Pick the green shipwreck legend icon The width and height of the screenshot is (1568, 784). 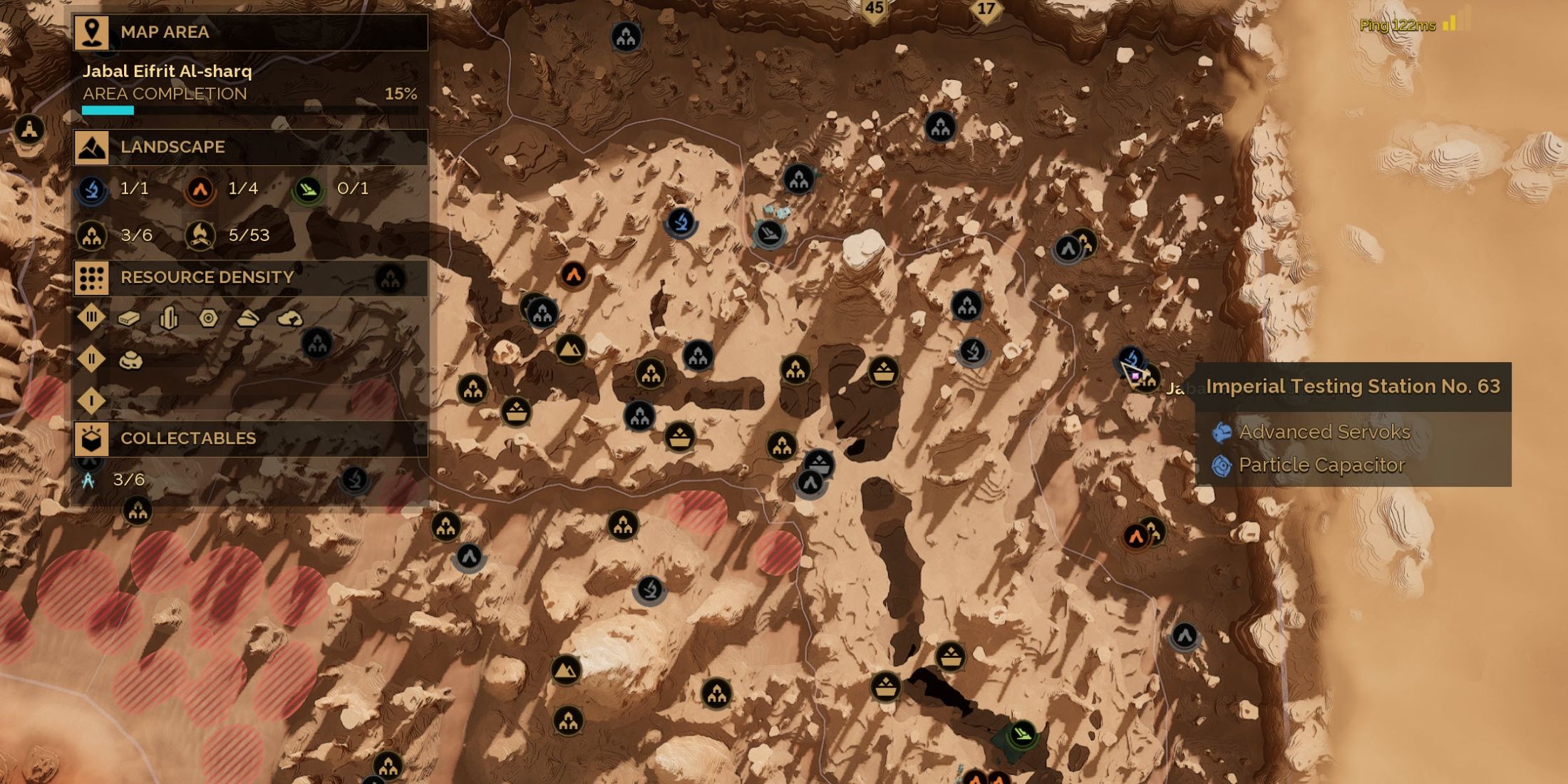(308, 190)
